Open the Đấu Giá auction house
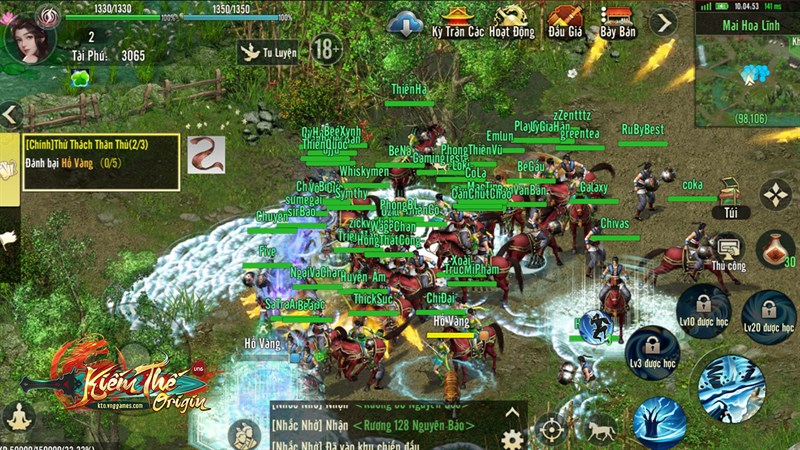The height and width of the screenshot is (450, 800). tap(565, 21)
